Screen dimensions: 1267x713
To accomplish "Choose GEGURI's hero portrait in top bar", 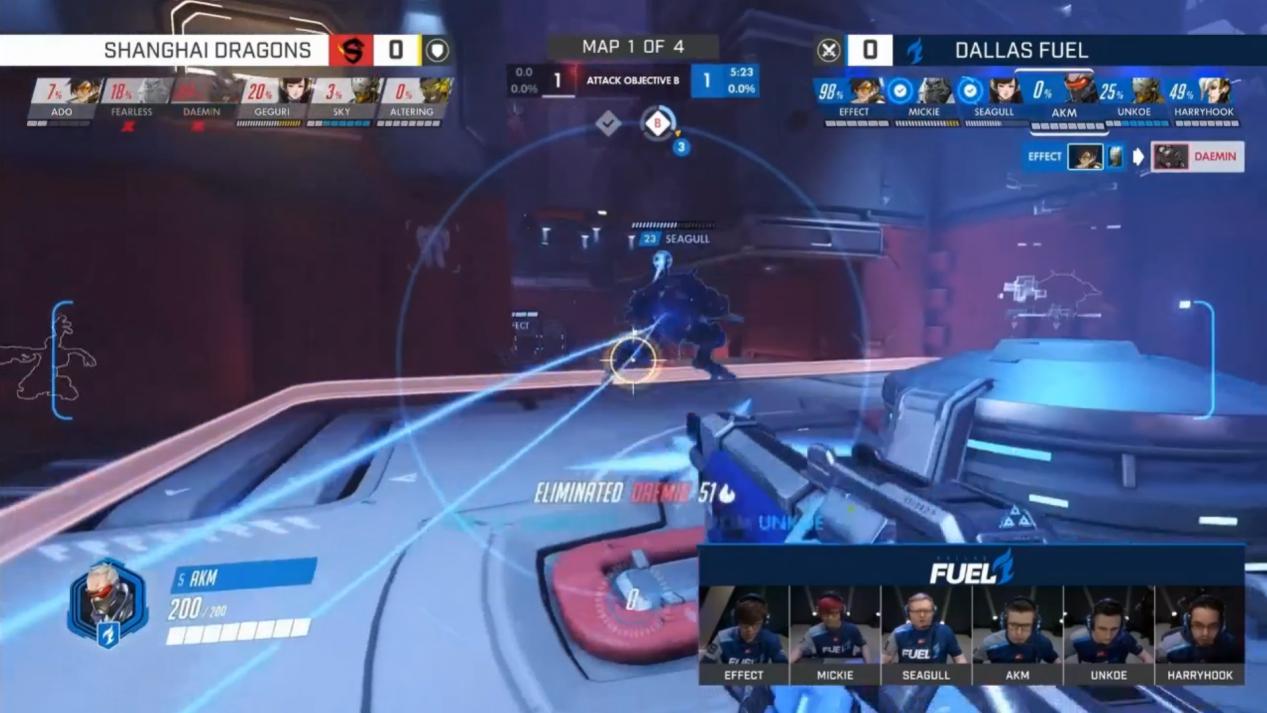I will 294,92.
